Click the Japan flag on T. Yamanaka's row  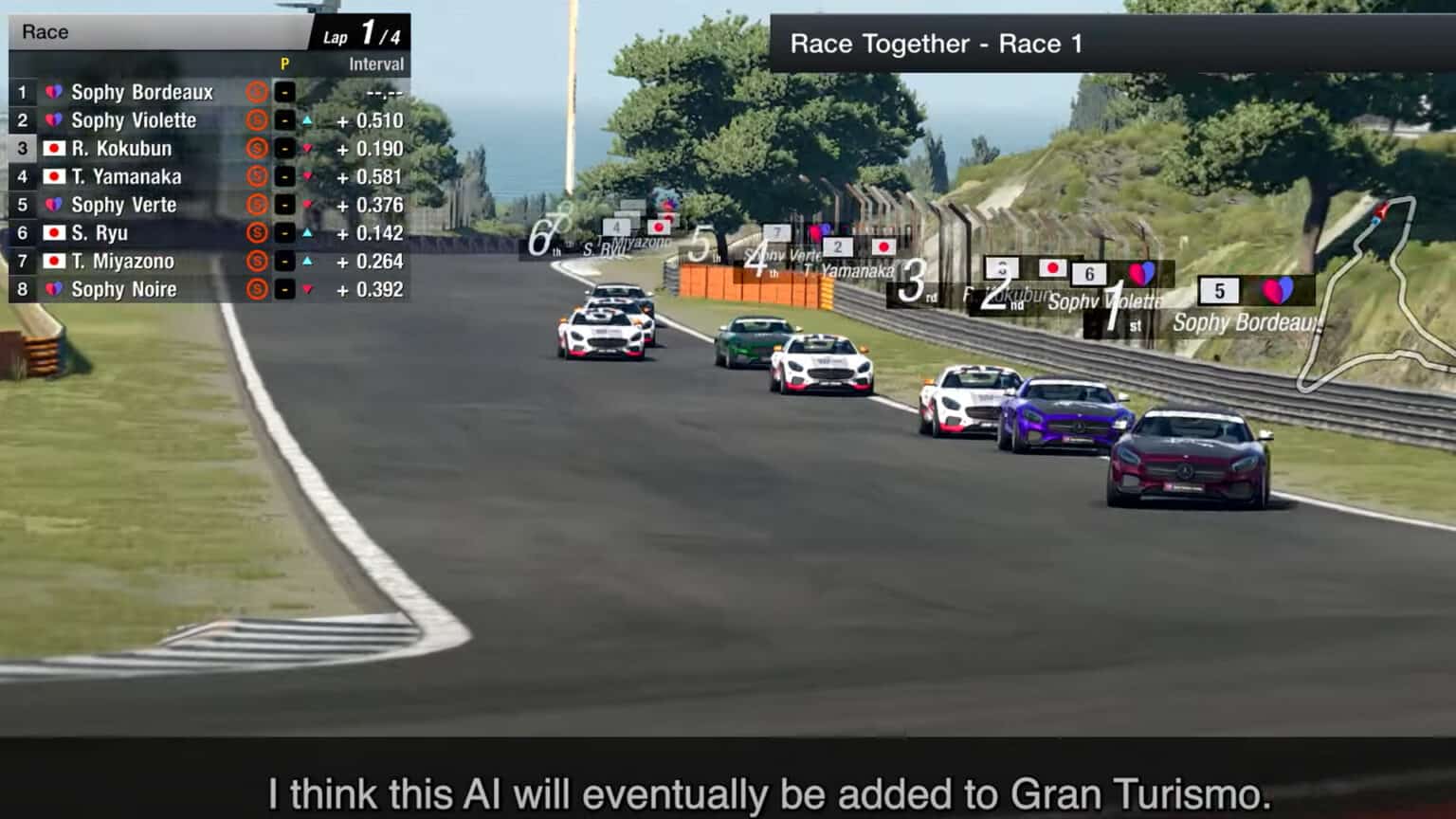[53, 176]
